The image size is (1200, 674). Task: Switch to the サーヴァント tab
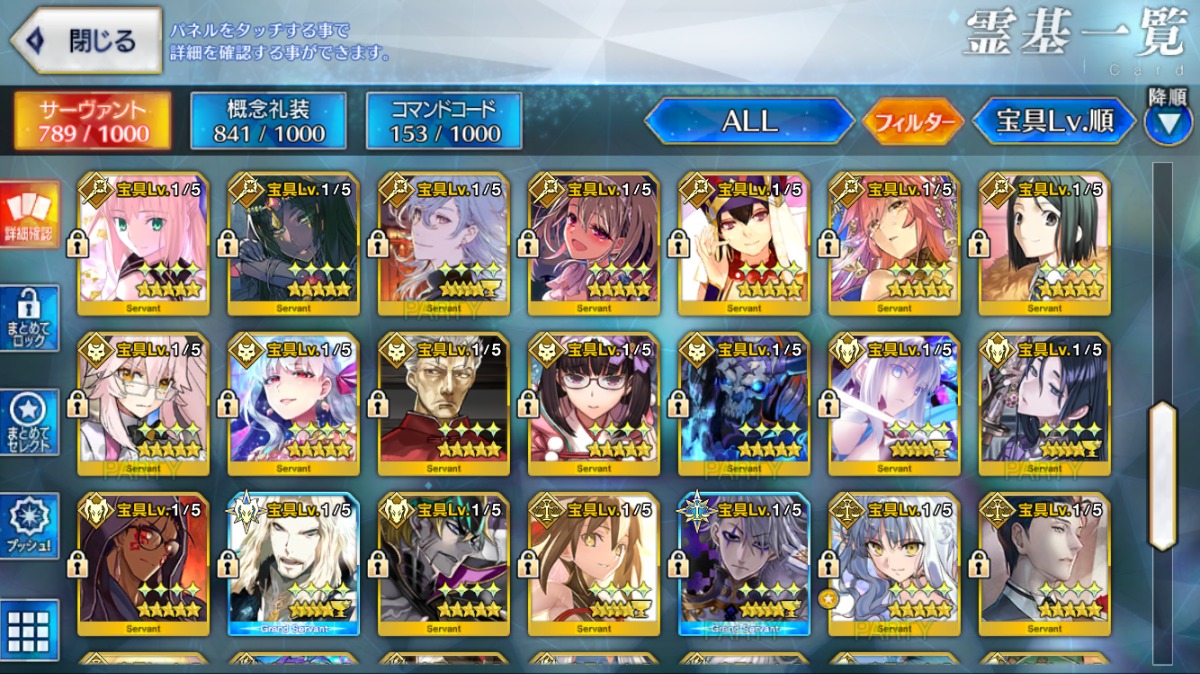point(92,121)
